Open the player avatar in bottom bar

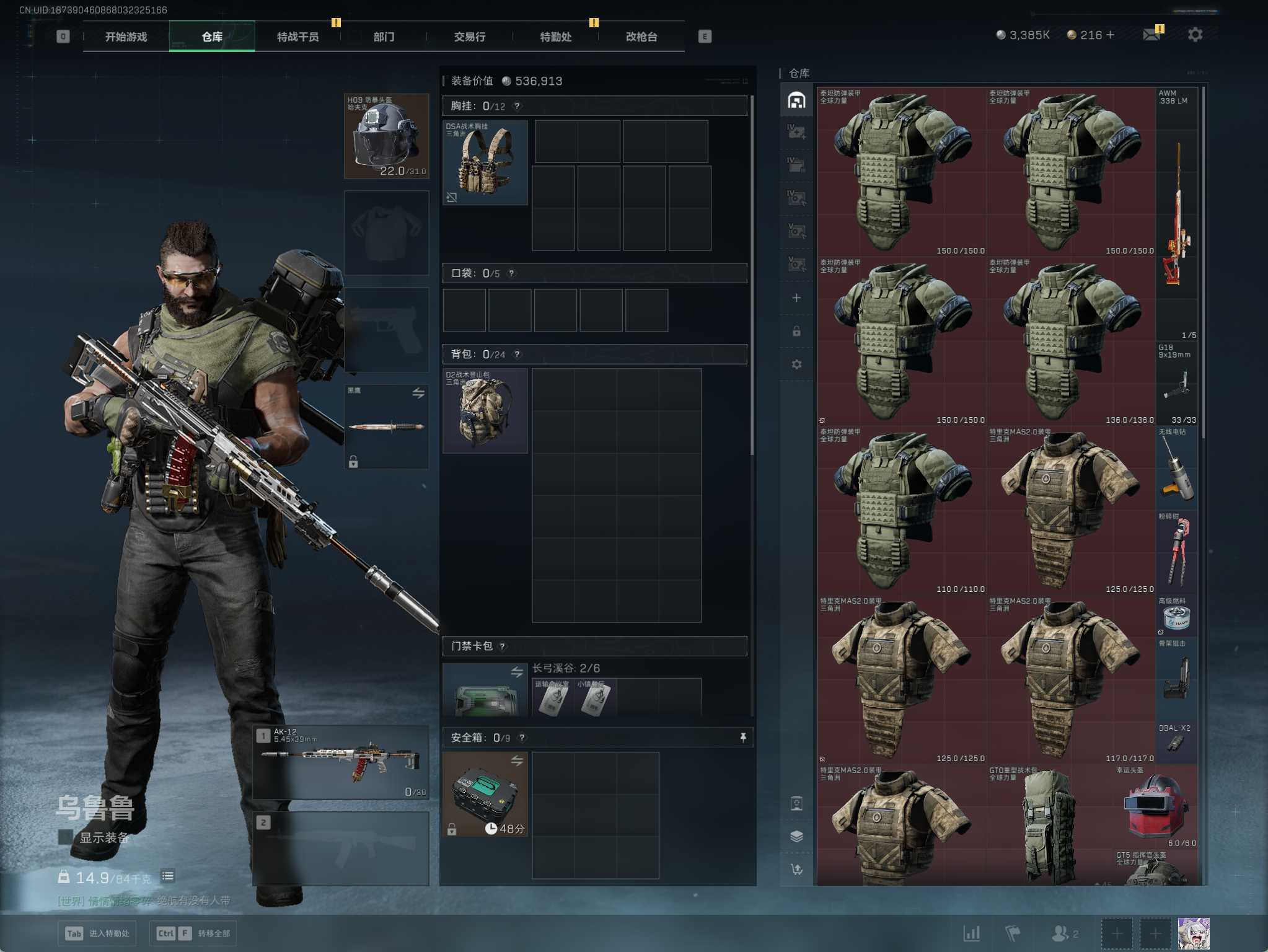coord(1193,933)
